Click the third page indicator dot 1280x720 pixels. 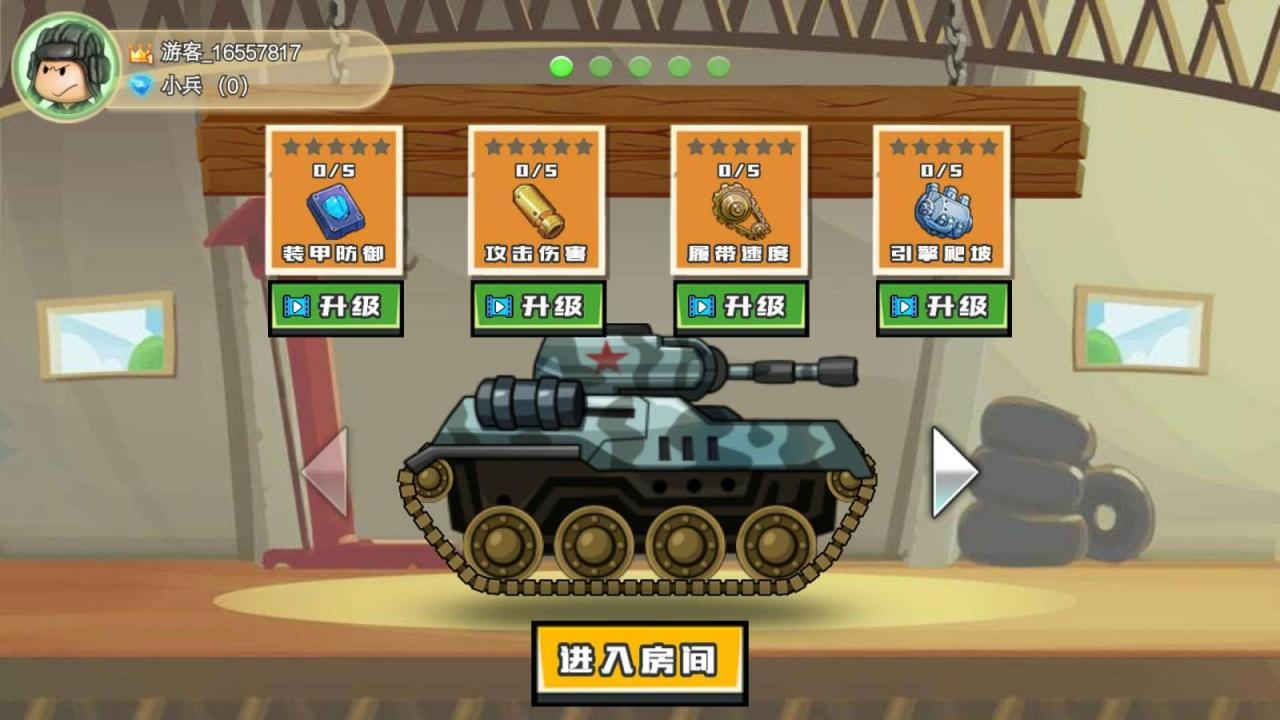(x=641, y=68)
